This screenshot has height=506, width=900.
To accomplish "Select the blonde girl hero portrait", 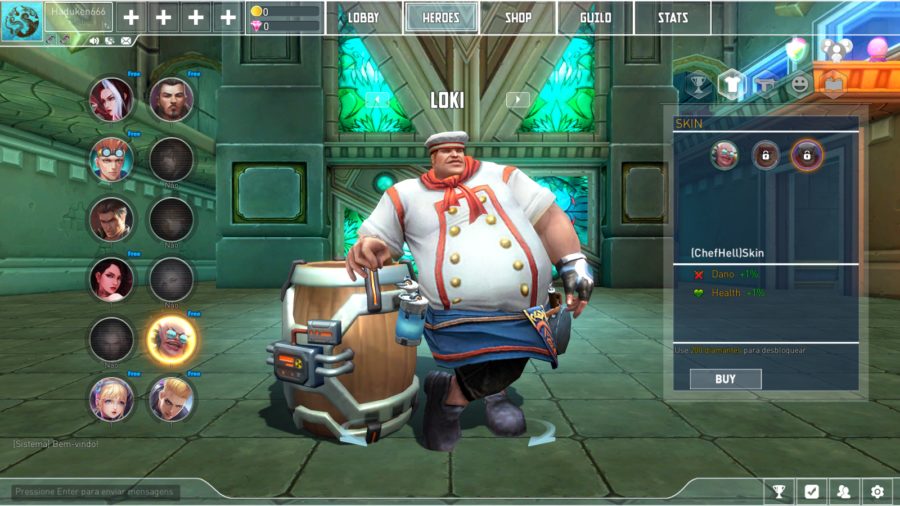I will coord(111,399).
